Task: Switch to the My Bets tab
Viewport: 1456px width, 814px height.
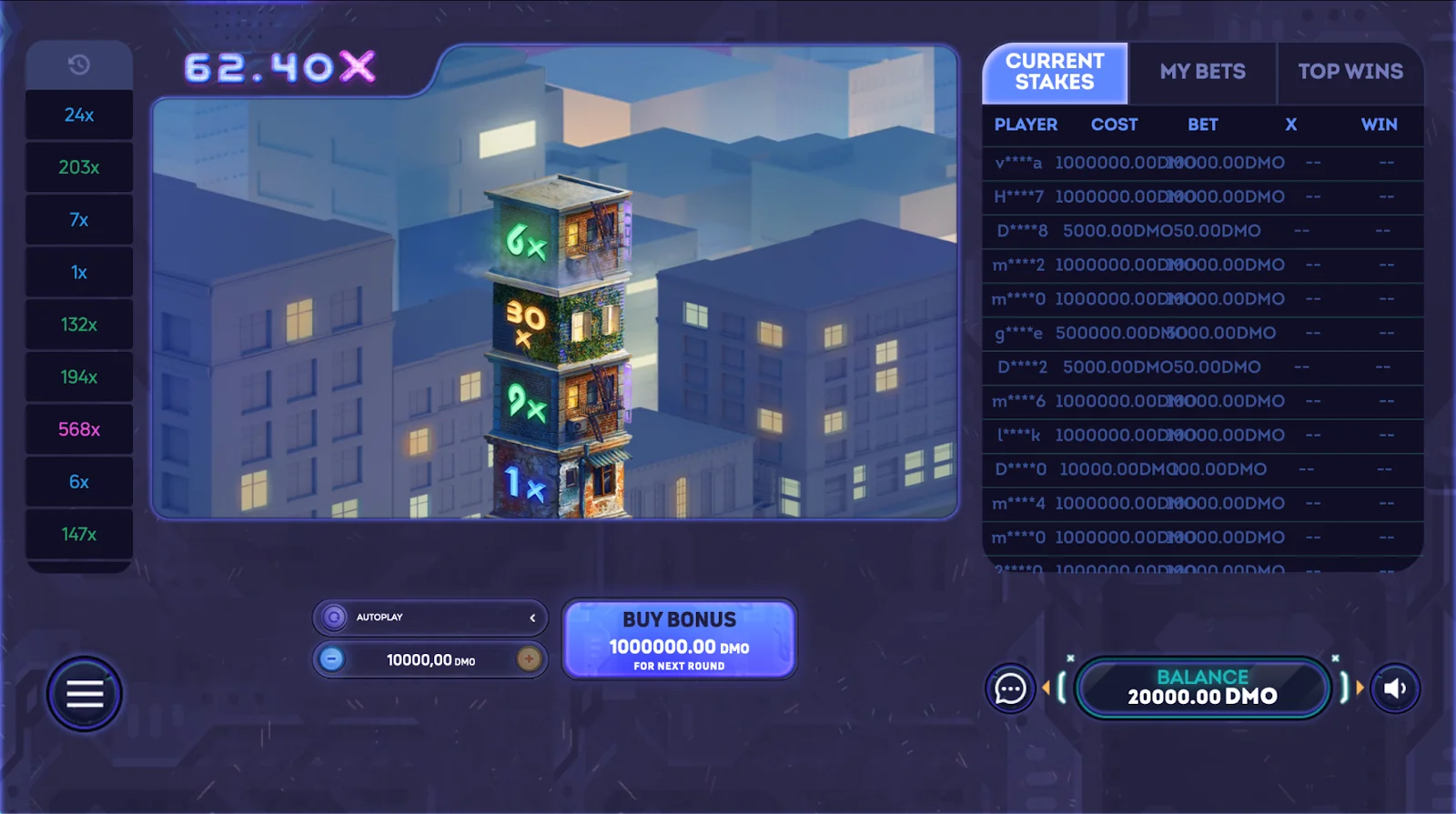Action: click(x=1202, y=72)
